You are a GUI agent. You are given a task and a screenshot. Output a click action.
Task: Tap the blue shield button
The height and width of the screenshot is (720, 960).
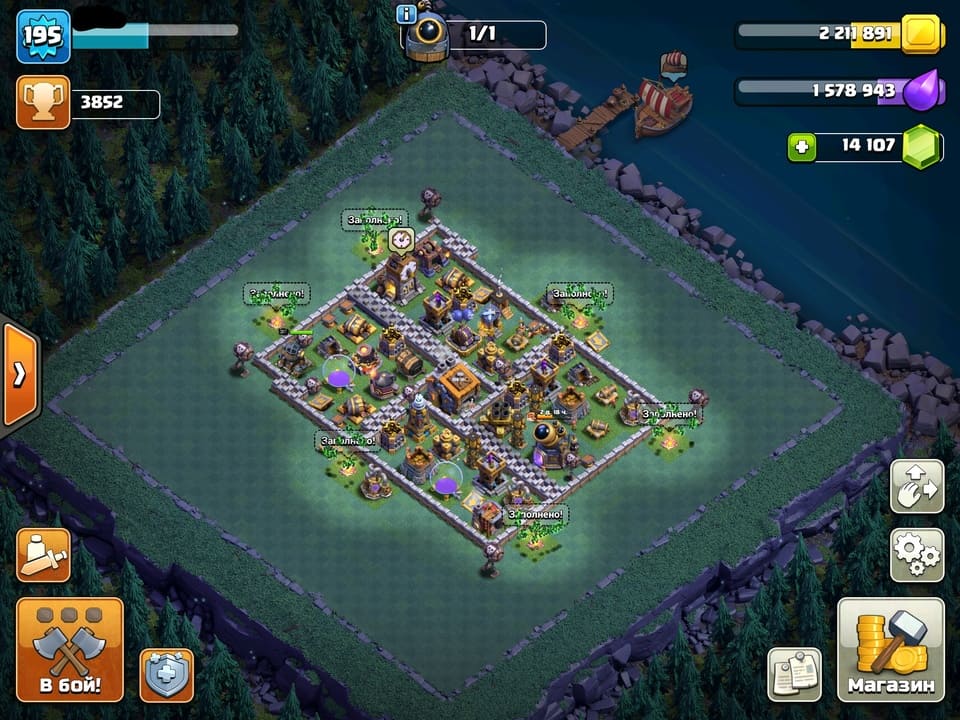click(x=167, y=675)
